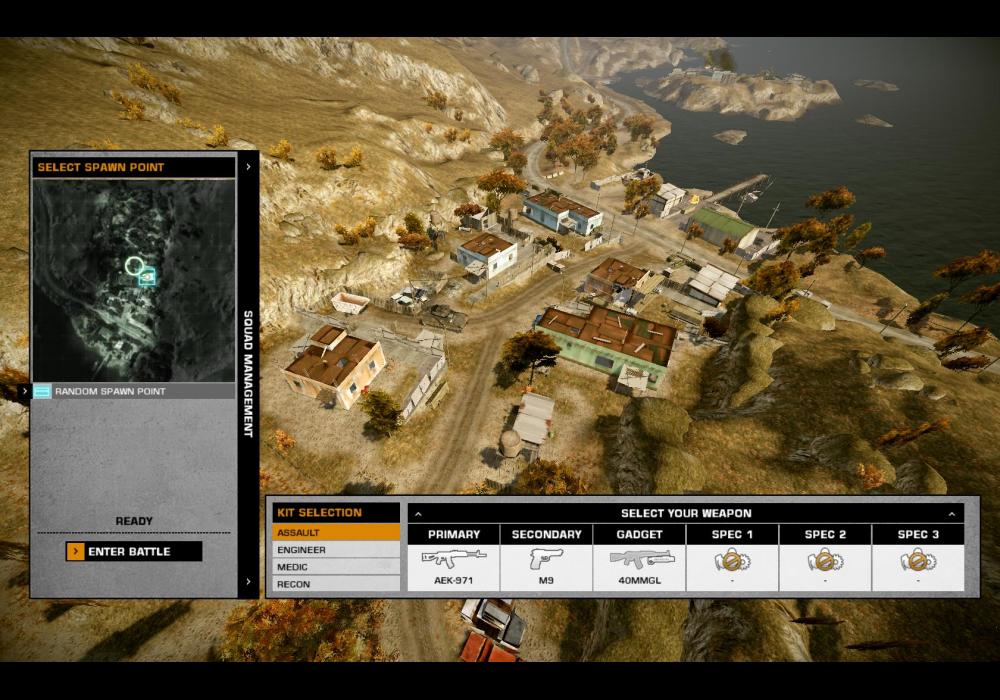Select the Engineer kit
Screen dimensions: 1000x700
point(336,550)
